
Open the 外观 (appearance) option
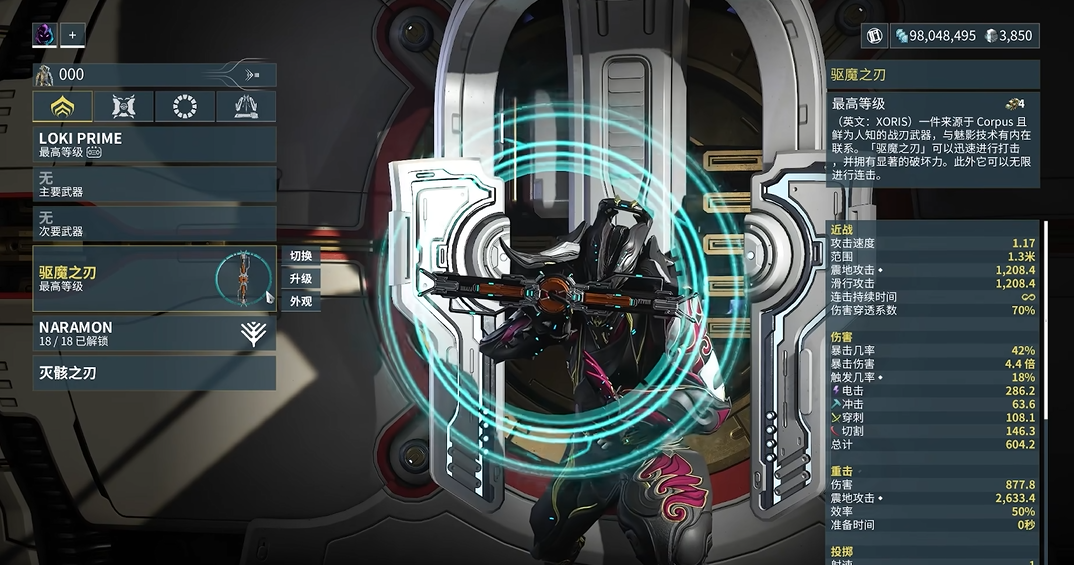pos(301,301)
